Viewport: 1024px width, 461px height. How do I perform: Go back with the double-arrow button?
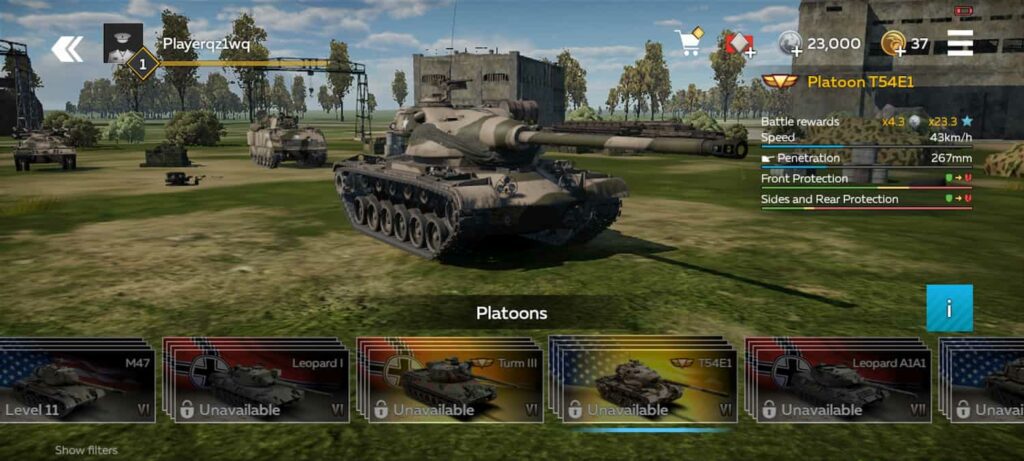(x=67, y=48)
